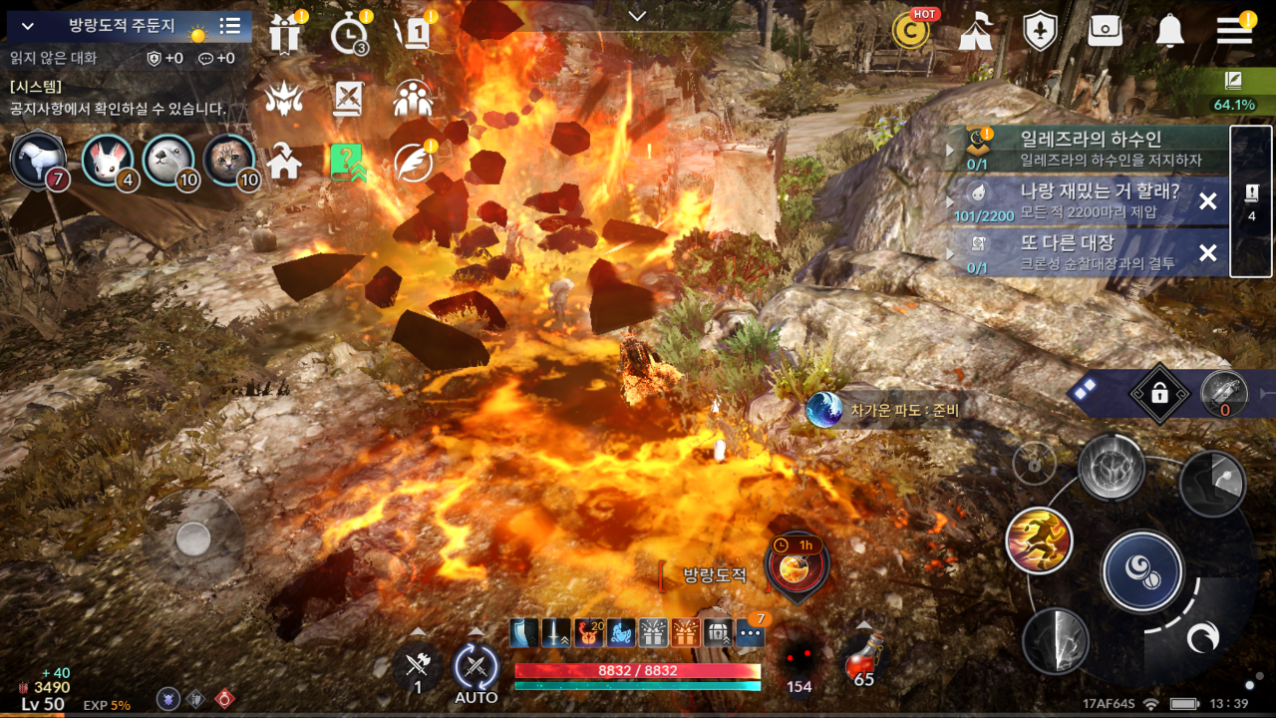Select the white rabbit pet portrait
Image resolution: width=1276 pixels, height=718 pixels.
click(x=107, y=160)
